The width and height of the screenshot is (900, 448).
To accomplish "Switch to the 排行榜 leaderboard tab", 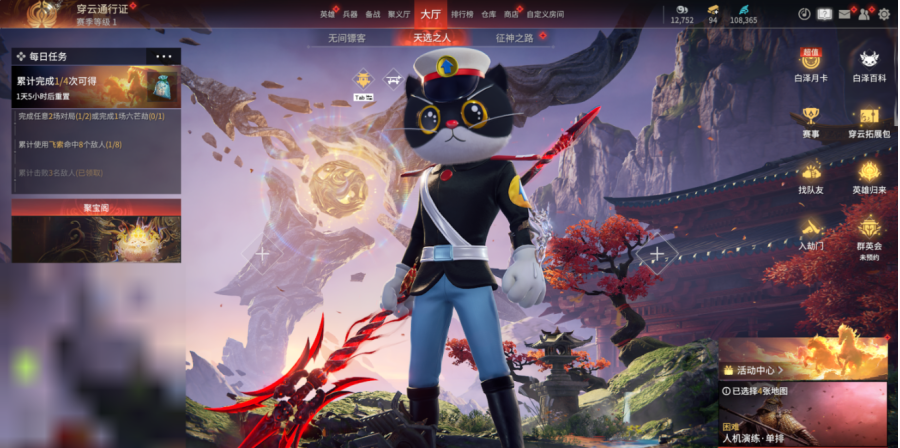I will [462, 14].
